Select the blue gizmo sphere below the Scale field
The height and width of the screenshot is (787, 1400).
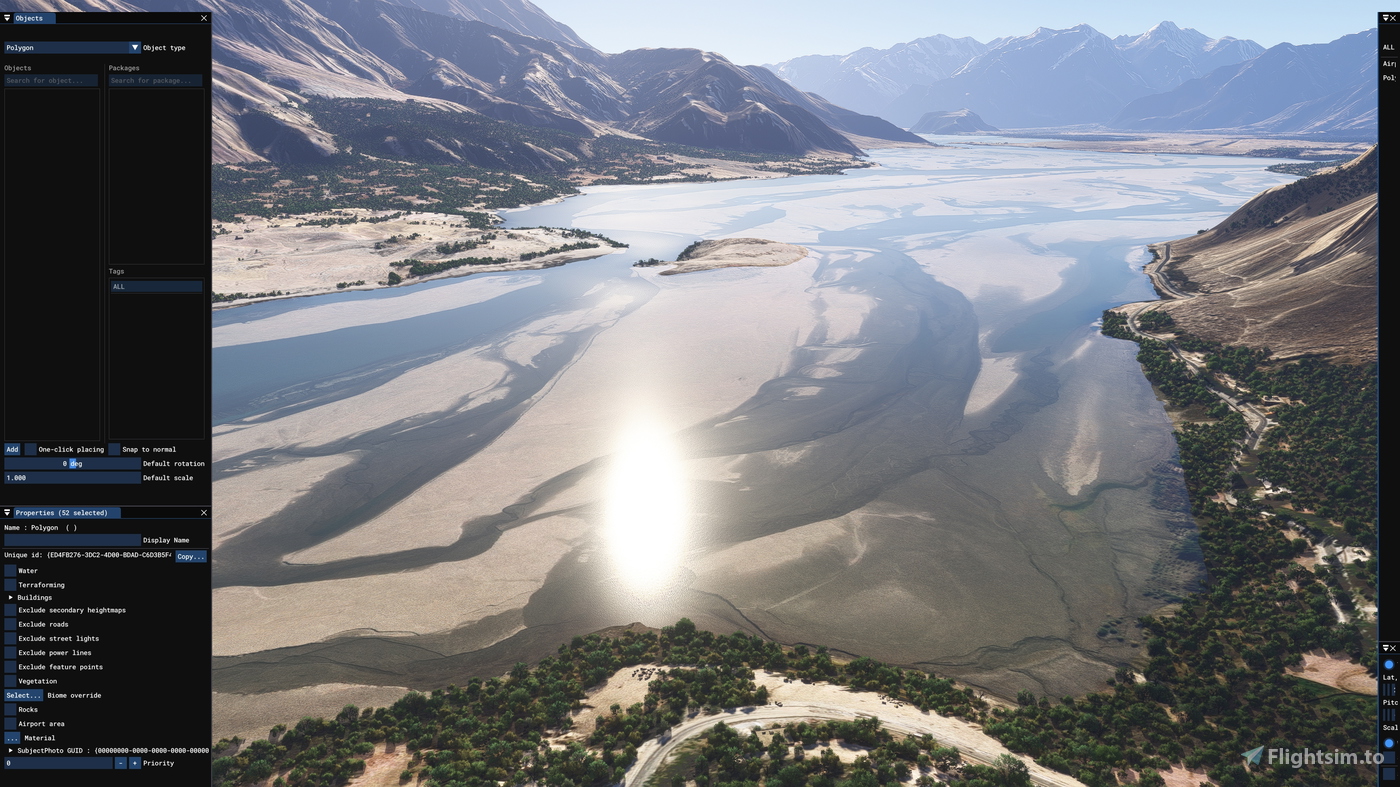(x=1388, y=742)
